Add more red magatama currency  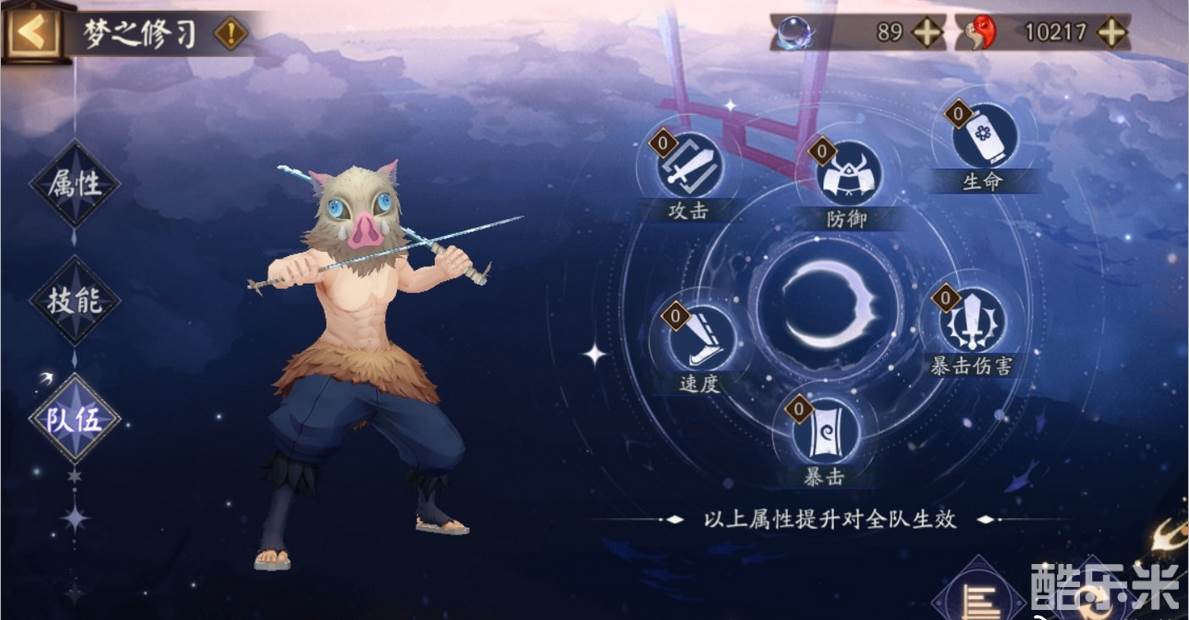[1111, 32]
